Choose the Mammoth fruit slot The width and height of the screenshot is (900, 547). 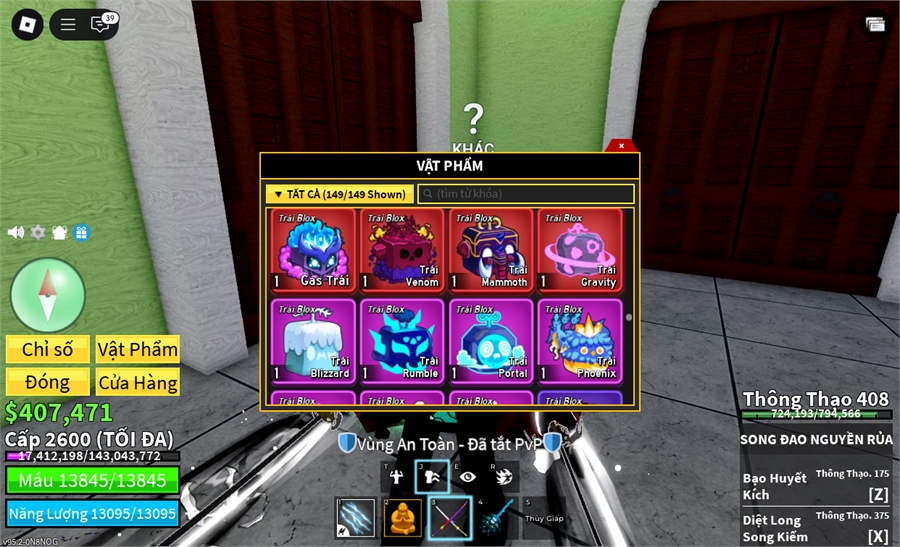click(x=491, y=249)
